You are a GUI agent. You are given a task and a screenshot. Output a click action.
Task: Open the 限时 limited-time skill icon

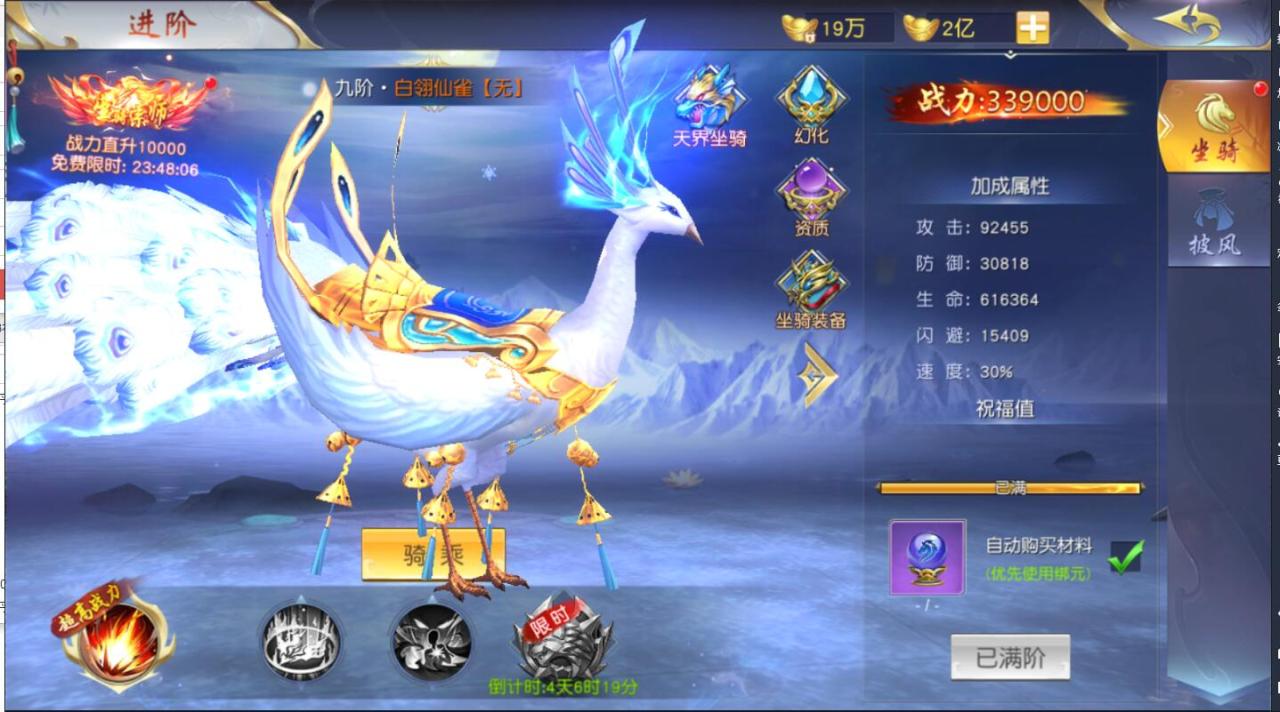(563, 640)
